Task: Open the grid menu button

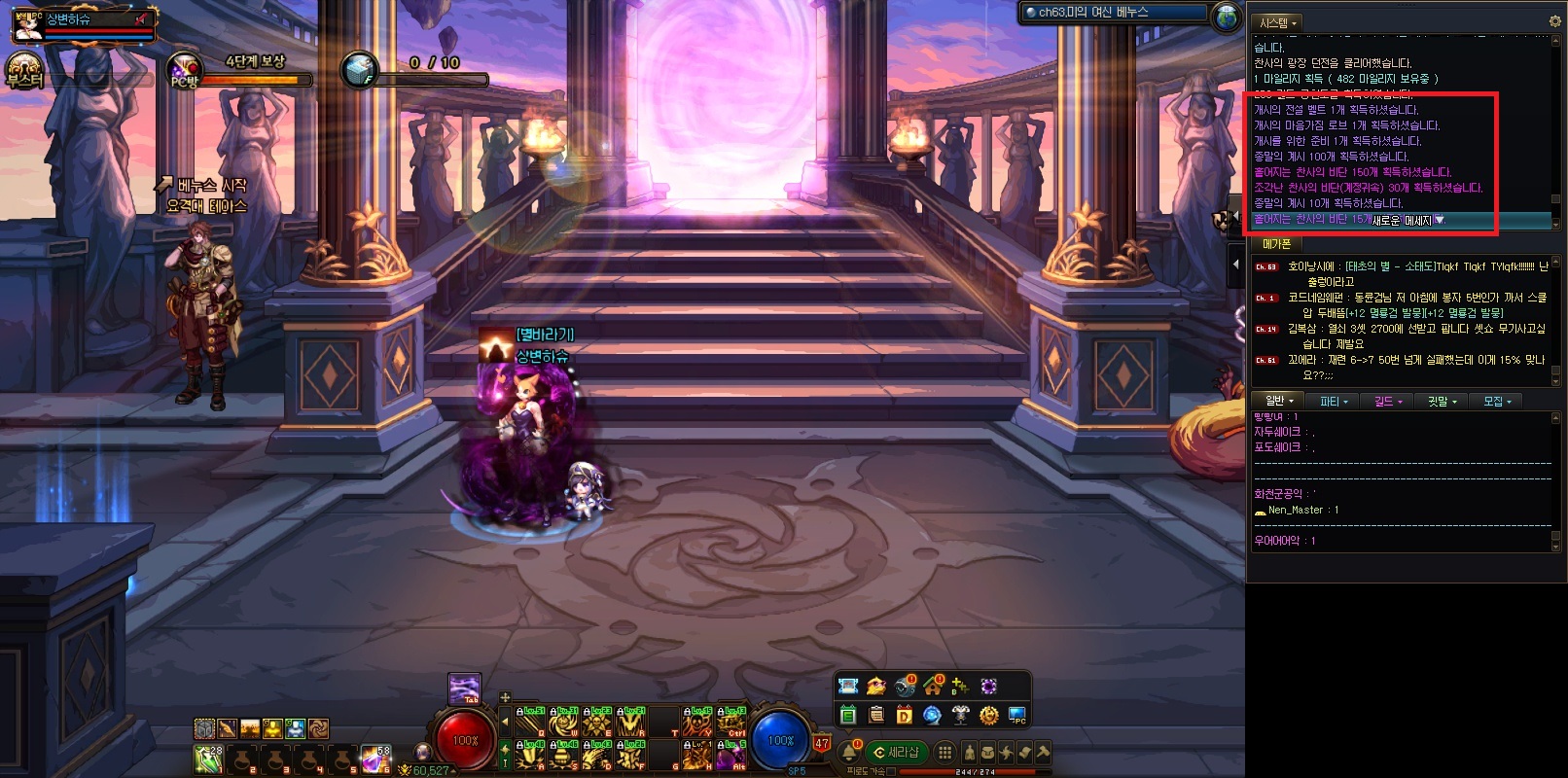Action: coord(944,752)
